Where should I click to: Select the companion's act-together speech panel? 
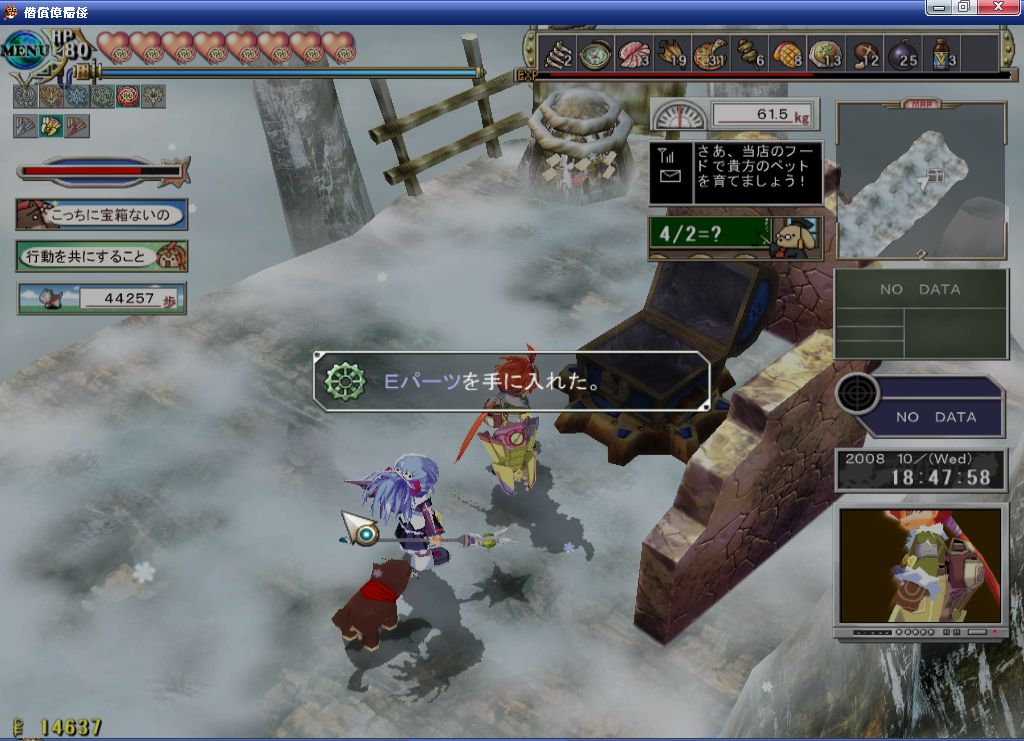coord(101,256)
